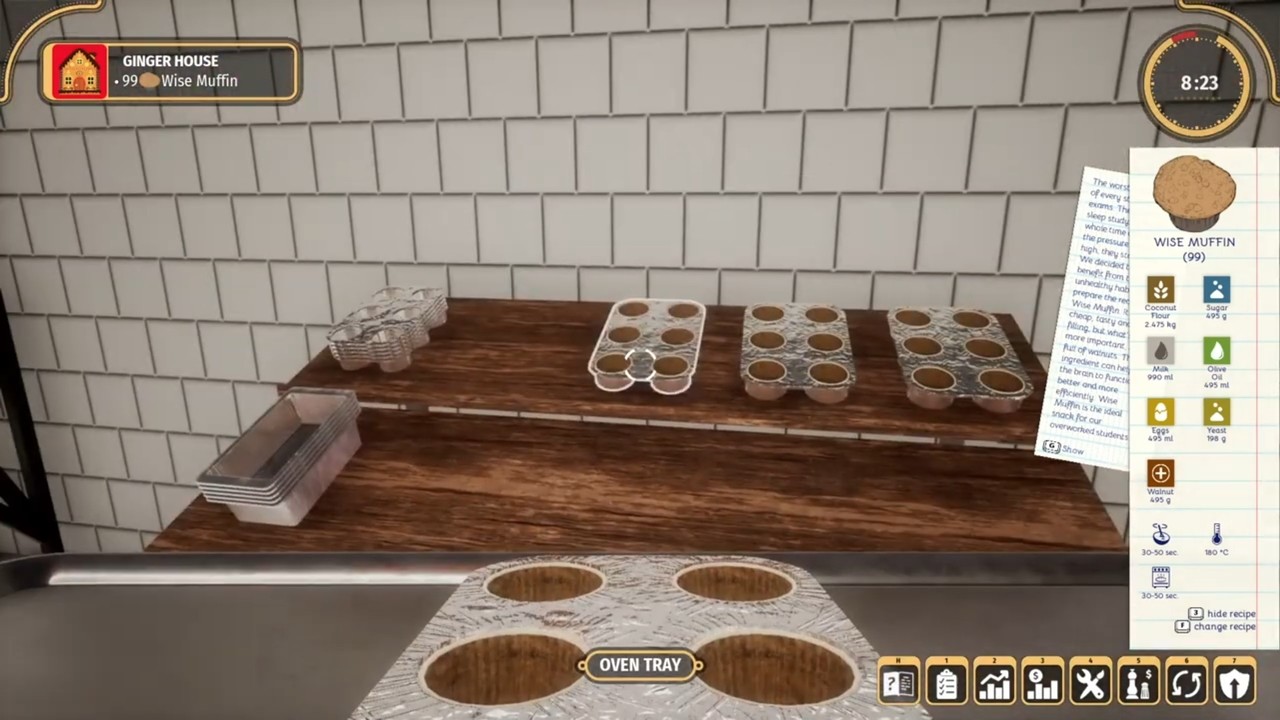Hide the Wise Muffin recipe panel

click(x=1222, y=613)
